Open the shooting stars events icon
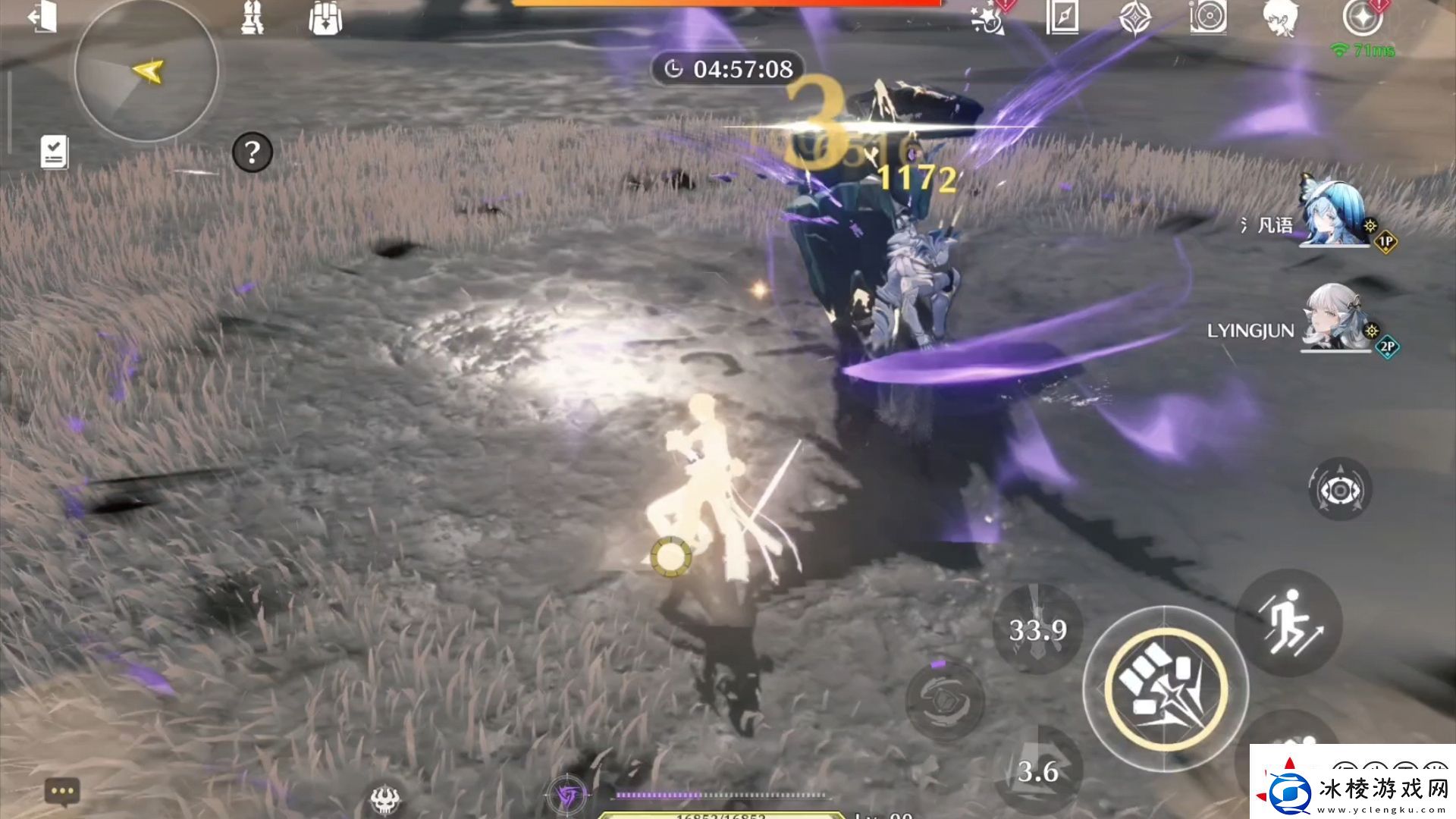The width and height of the screenshot is (1456, 819). click(x=990, y=18)
